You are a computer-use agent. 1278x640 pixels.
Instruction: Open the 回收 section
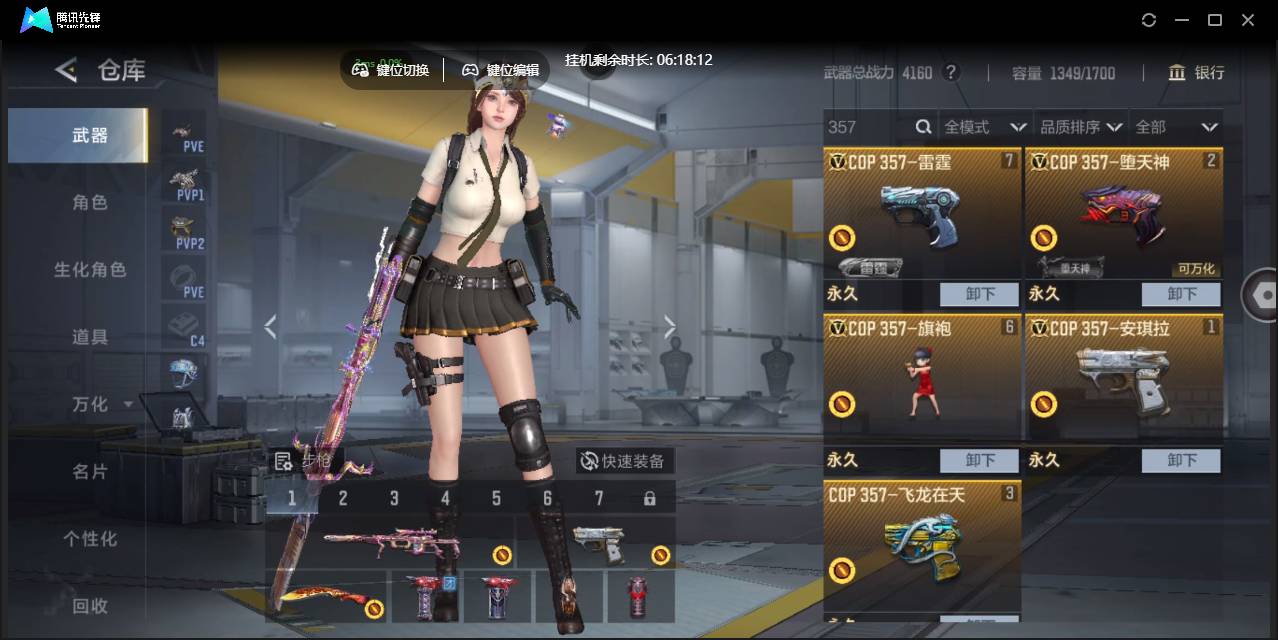coord(89,605)
